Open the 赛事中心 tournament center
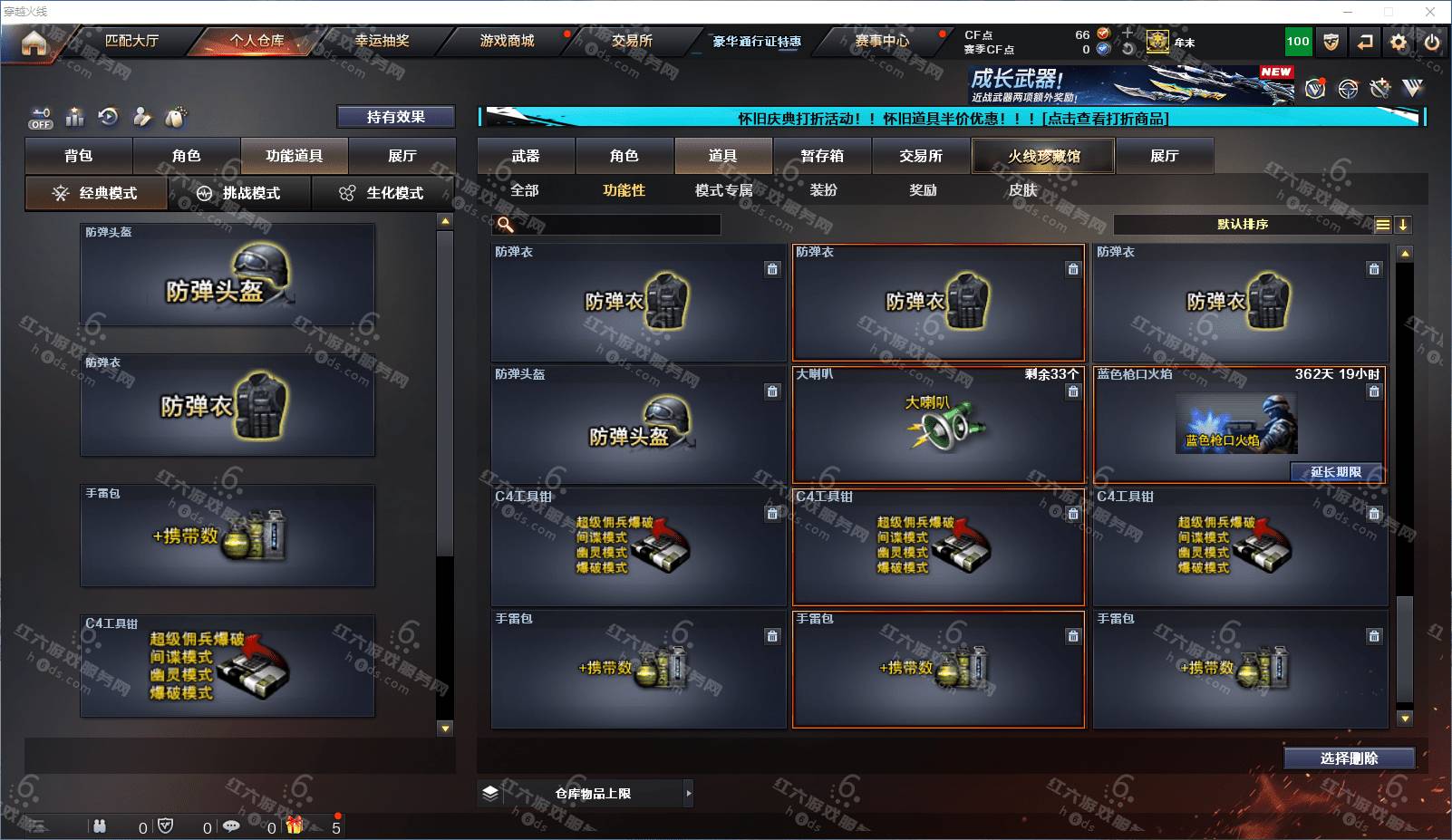The width and height of the screenshot is (1452, 840). pos(881,41)
